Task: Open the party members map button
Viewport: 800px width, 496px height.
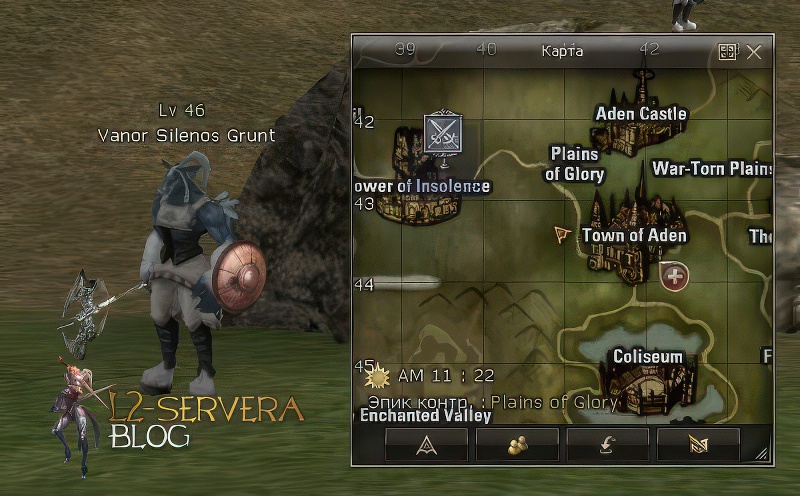Action: tap(517, 446)
